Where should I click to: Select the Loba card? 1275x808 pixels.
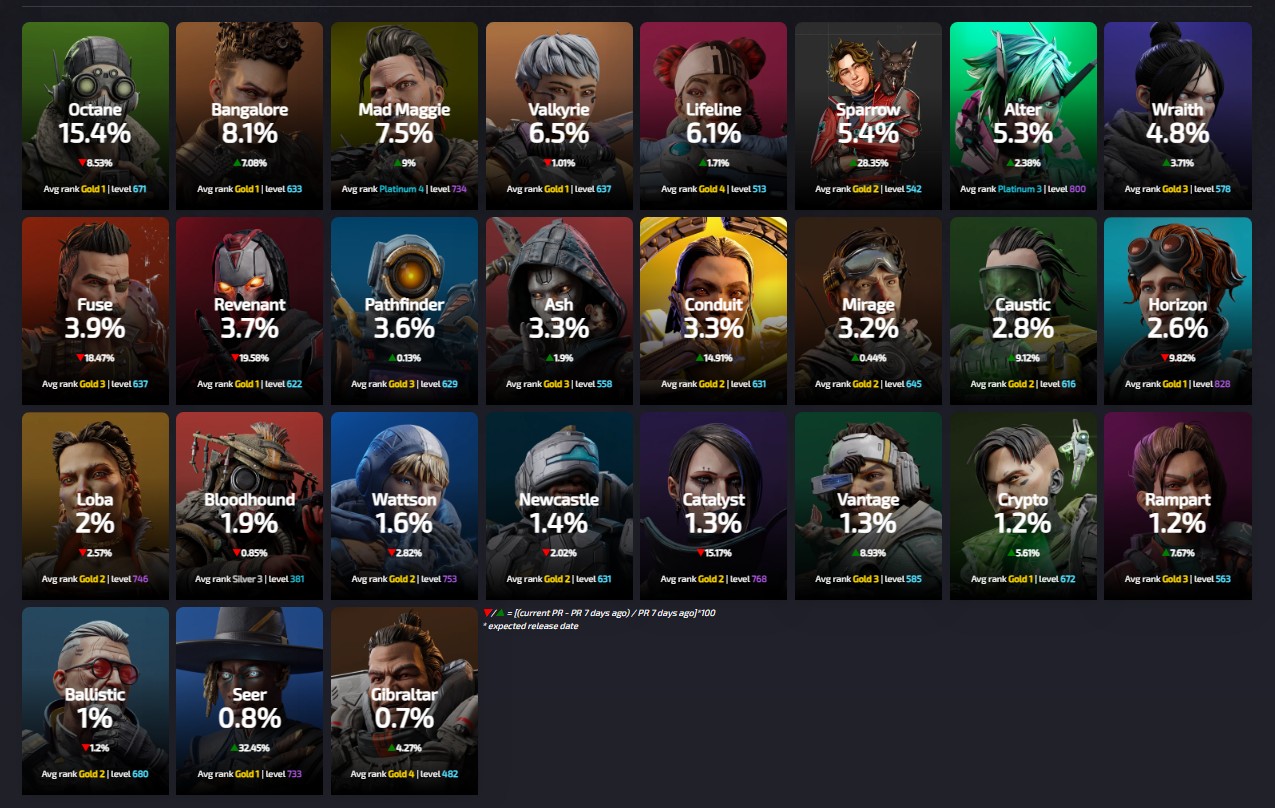pos(95,506)
